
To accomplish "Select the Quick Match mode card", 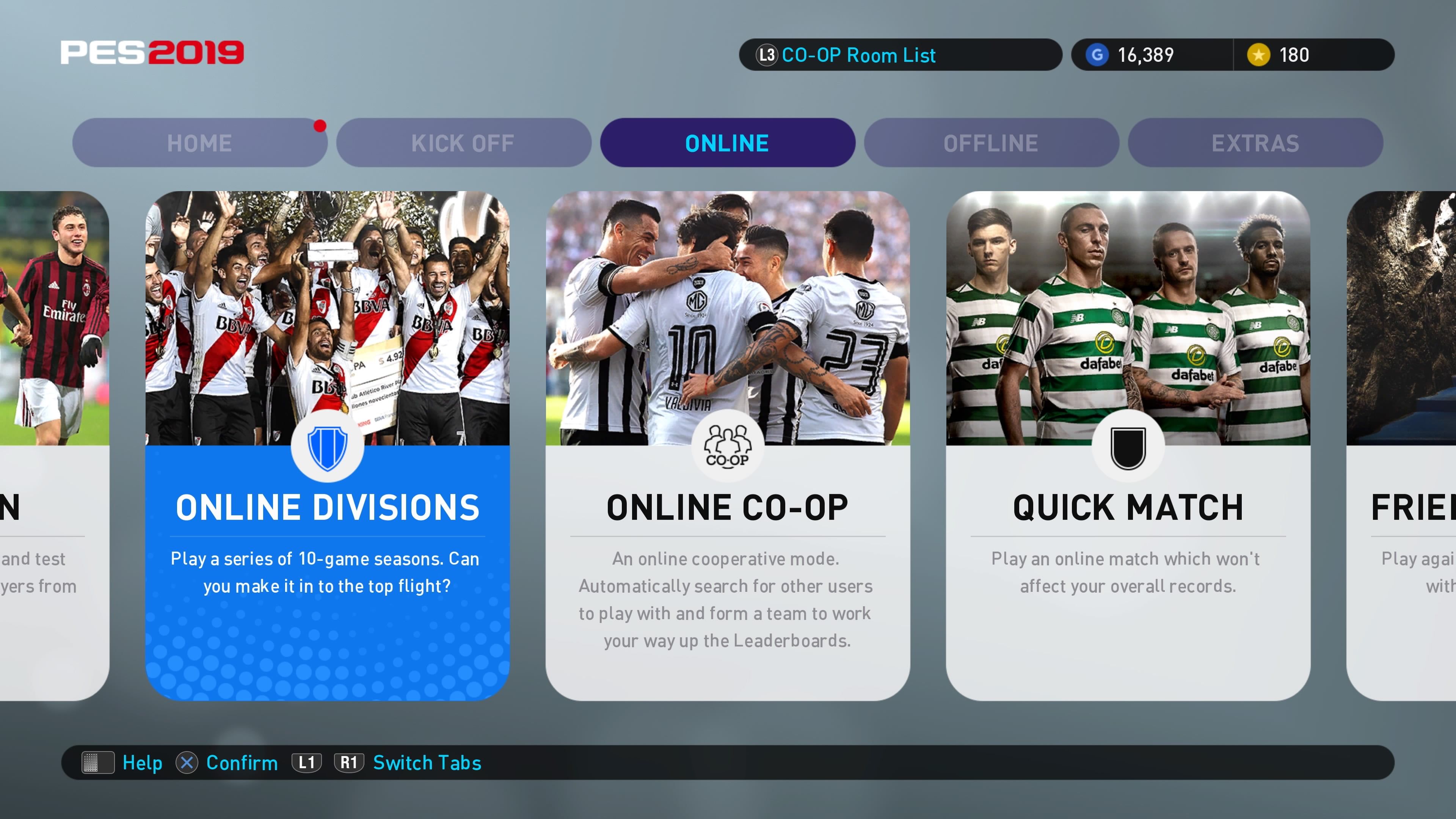I will [x=1128, y=446].
